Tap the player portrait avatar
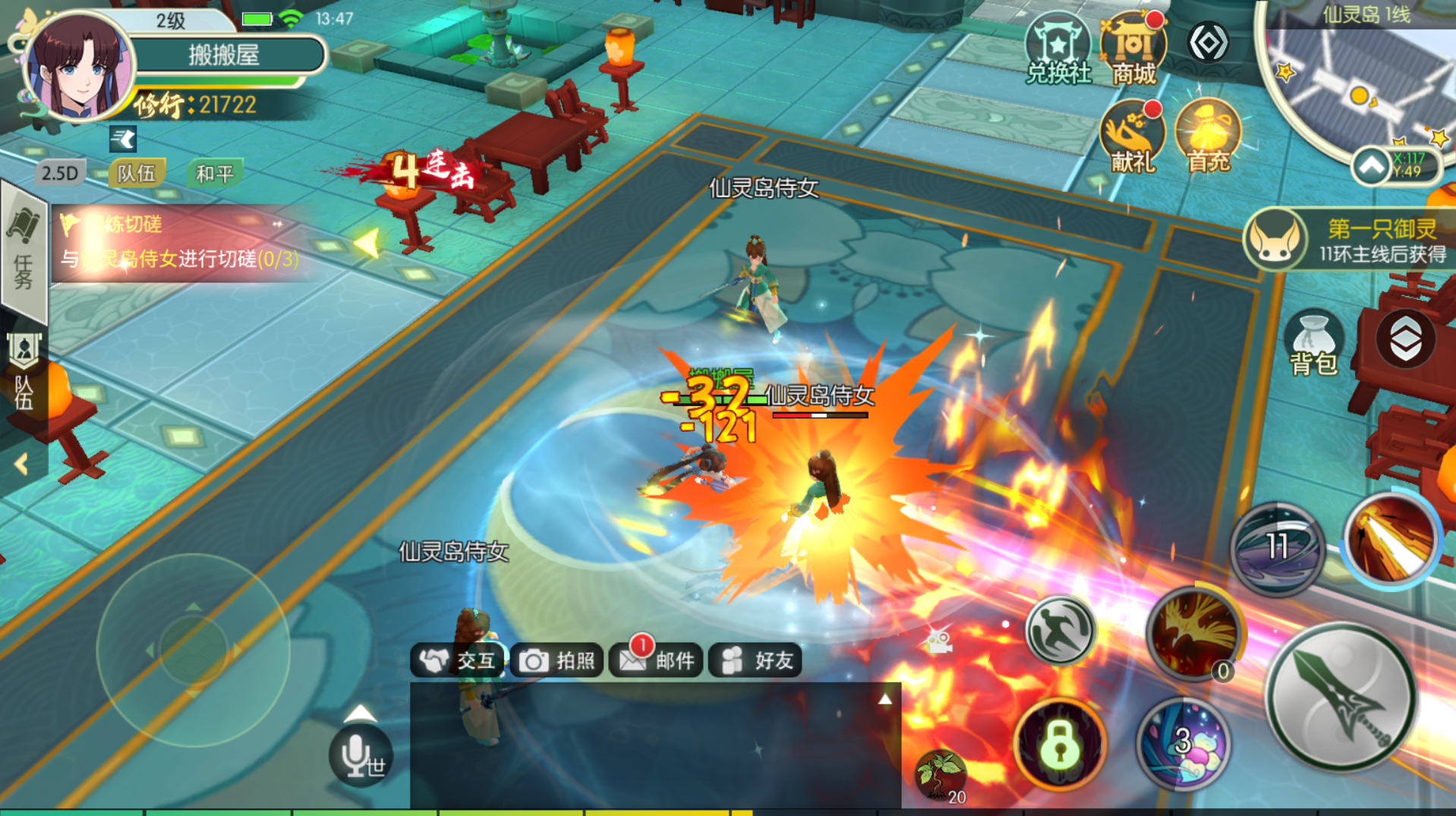Viewport: 1456px width, 816px height. [78, 67]
